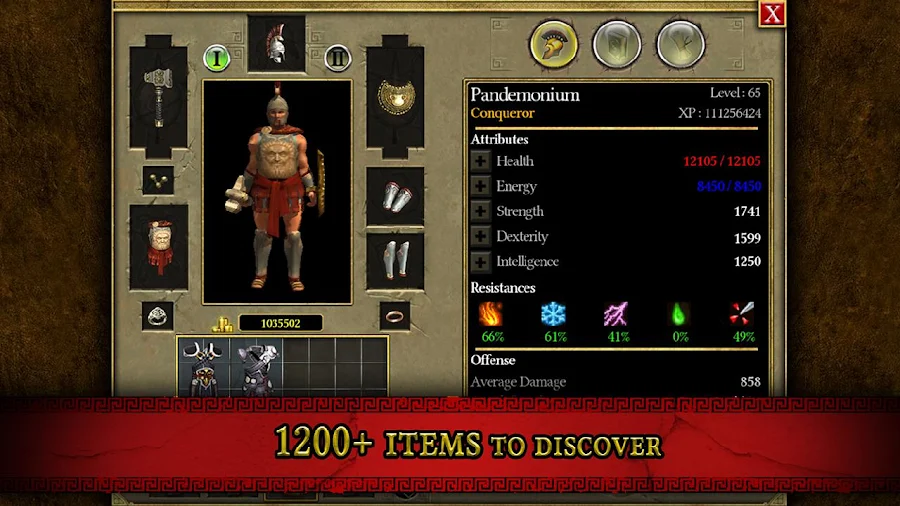Switch to the helmet character tab
This screenshot has width=900, height=506.
[x=553, y=45]
